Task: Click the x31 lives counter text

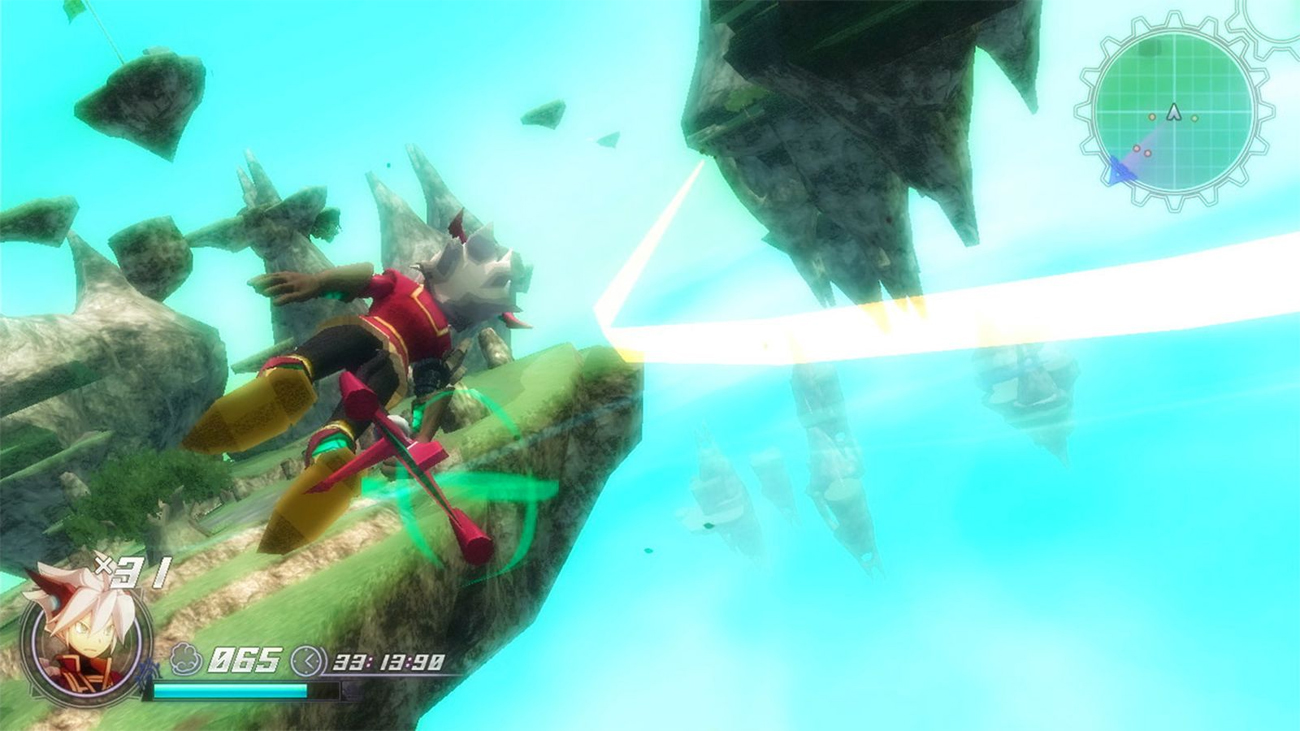Action: point(131,573)
